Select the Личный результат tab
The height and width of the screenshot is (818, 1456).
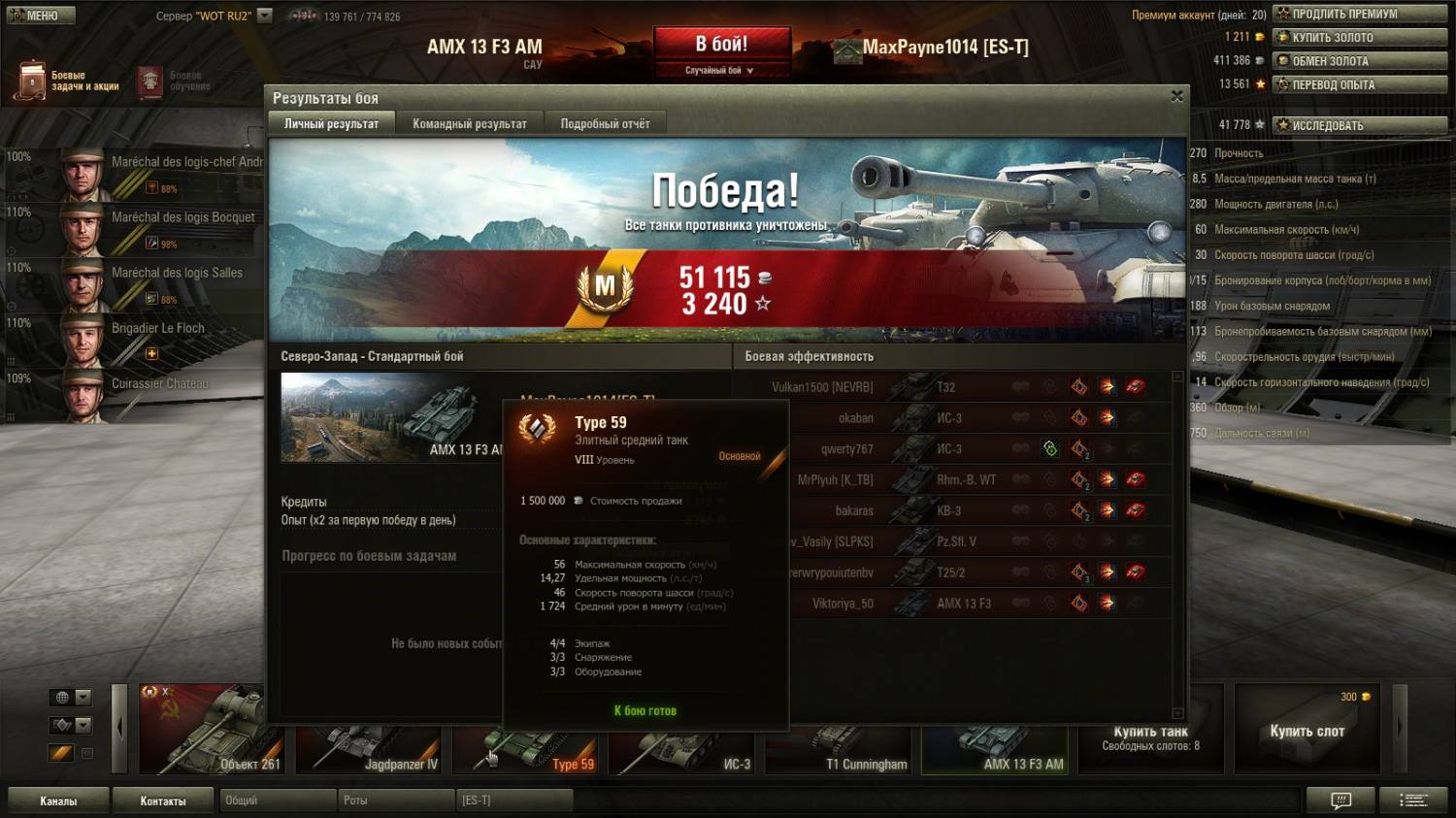[331, 123]
